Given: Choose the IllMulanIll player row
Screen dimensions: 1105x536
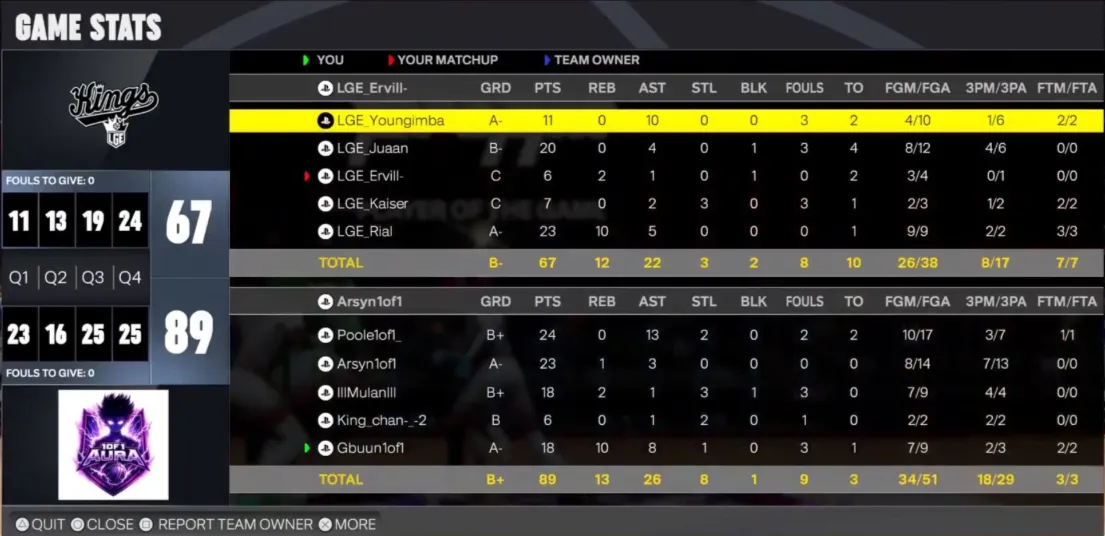Looking at the screenshot, I should coord(370,392).
